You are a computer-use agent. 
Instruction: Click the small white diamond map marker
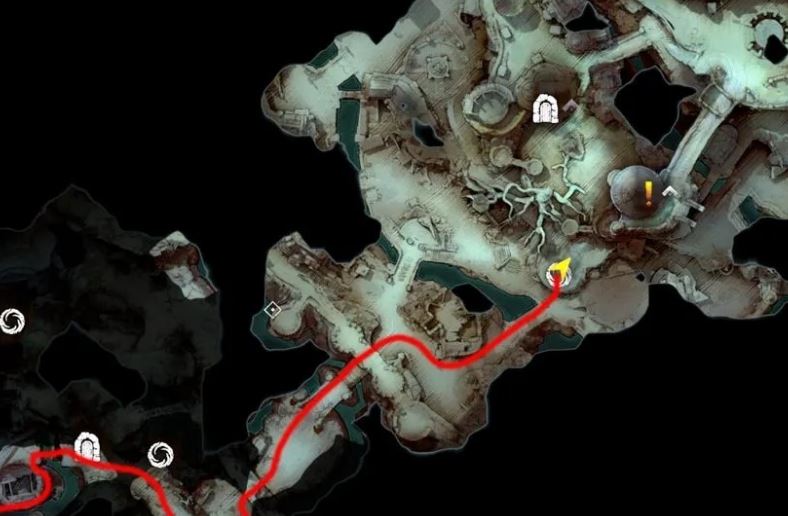(x=272, y=311)
